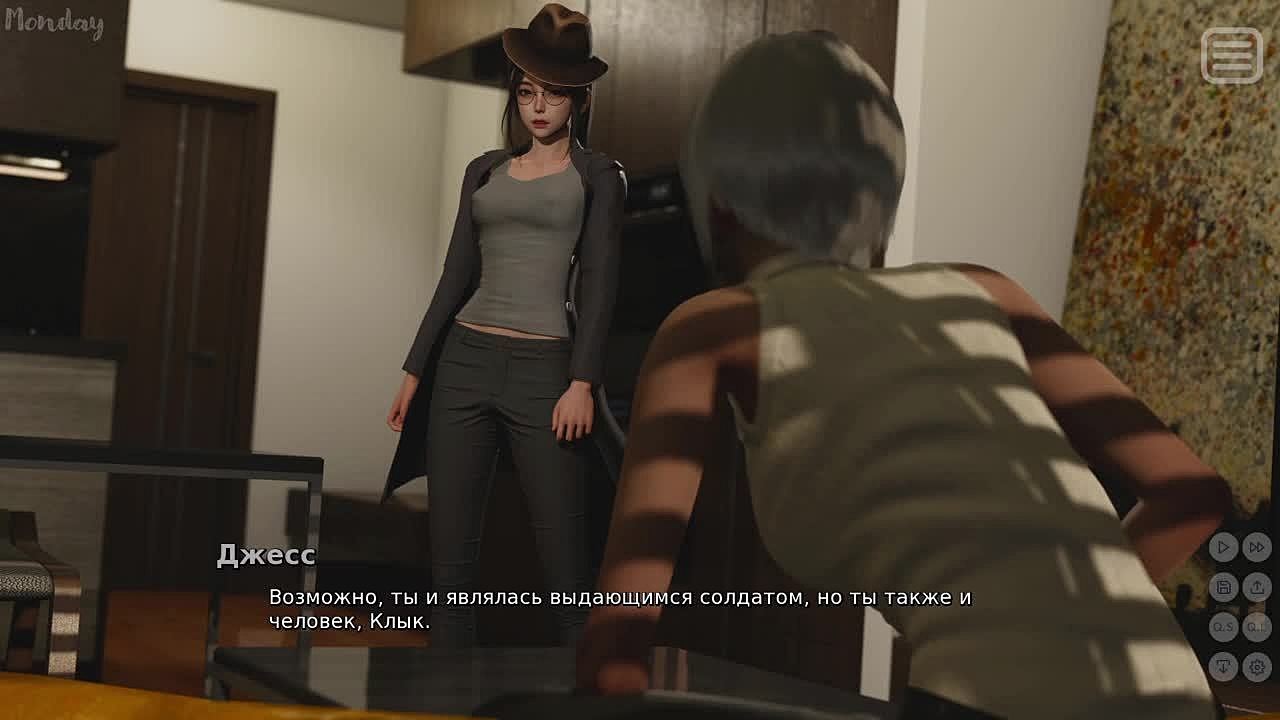
Task: Open the load game upload-tray icon
Action: click(1257, 587)
